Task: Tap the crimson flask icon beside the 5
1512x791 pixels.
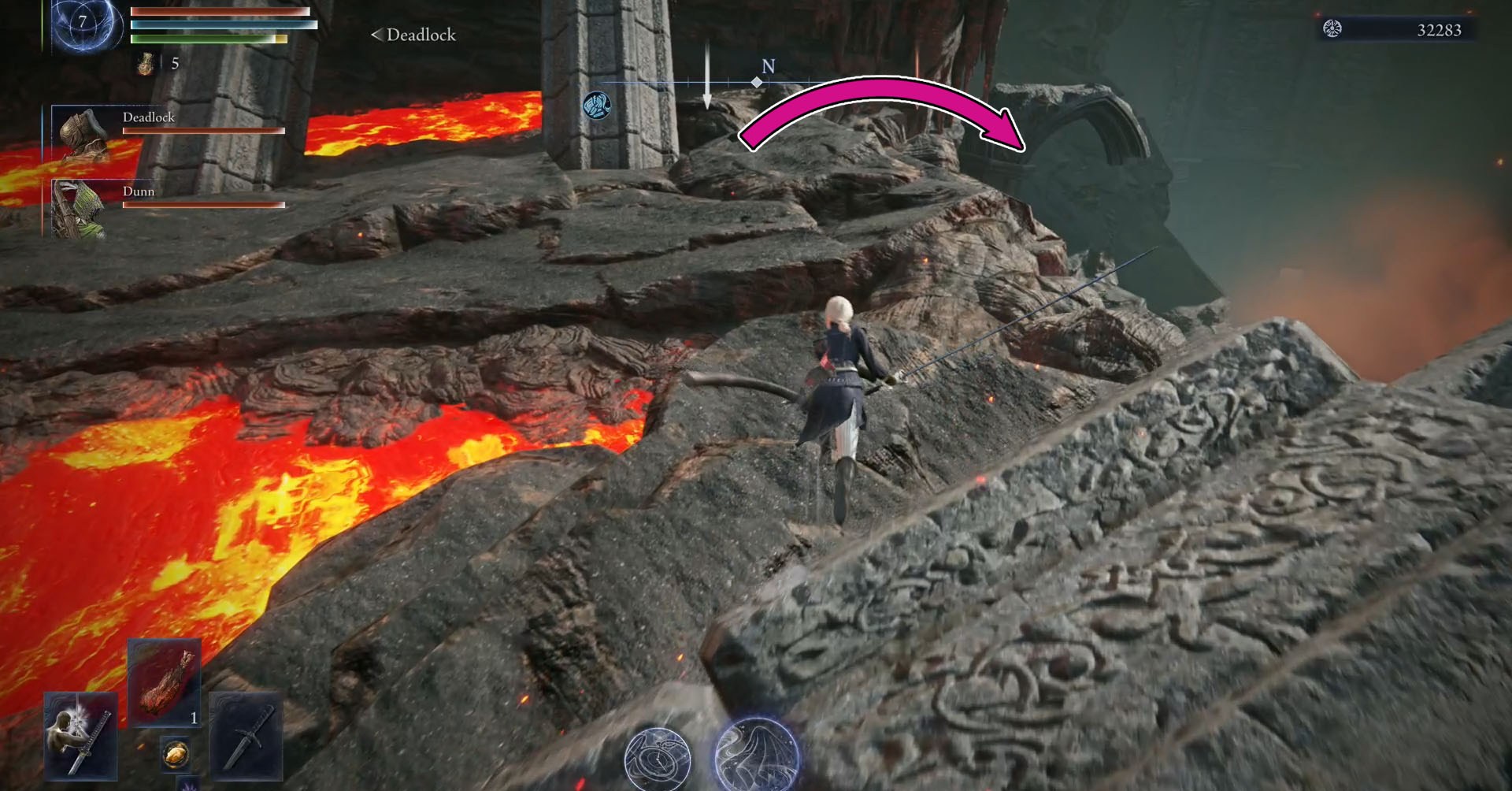Action: 145,62
